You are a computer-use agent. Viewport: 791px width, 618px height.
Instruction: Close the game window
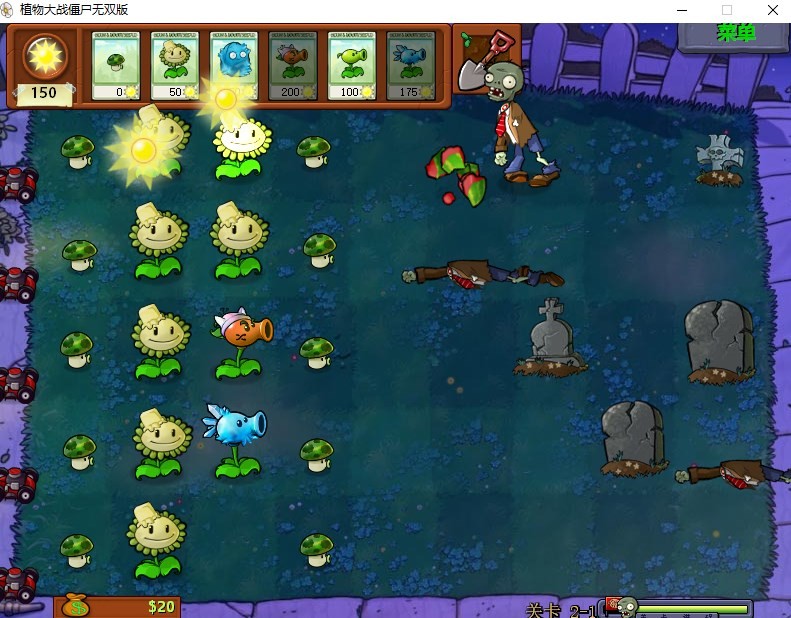click(772, 10)
